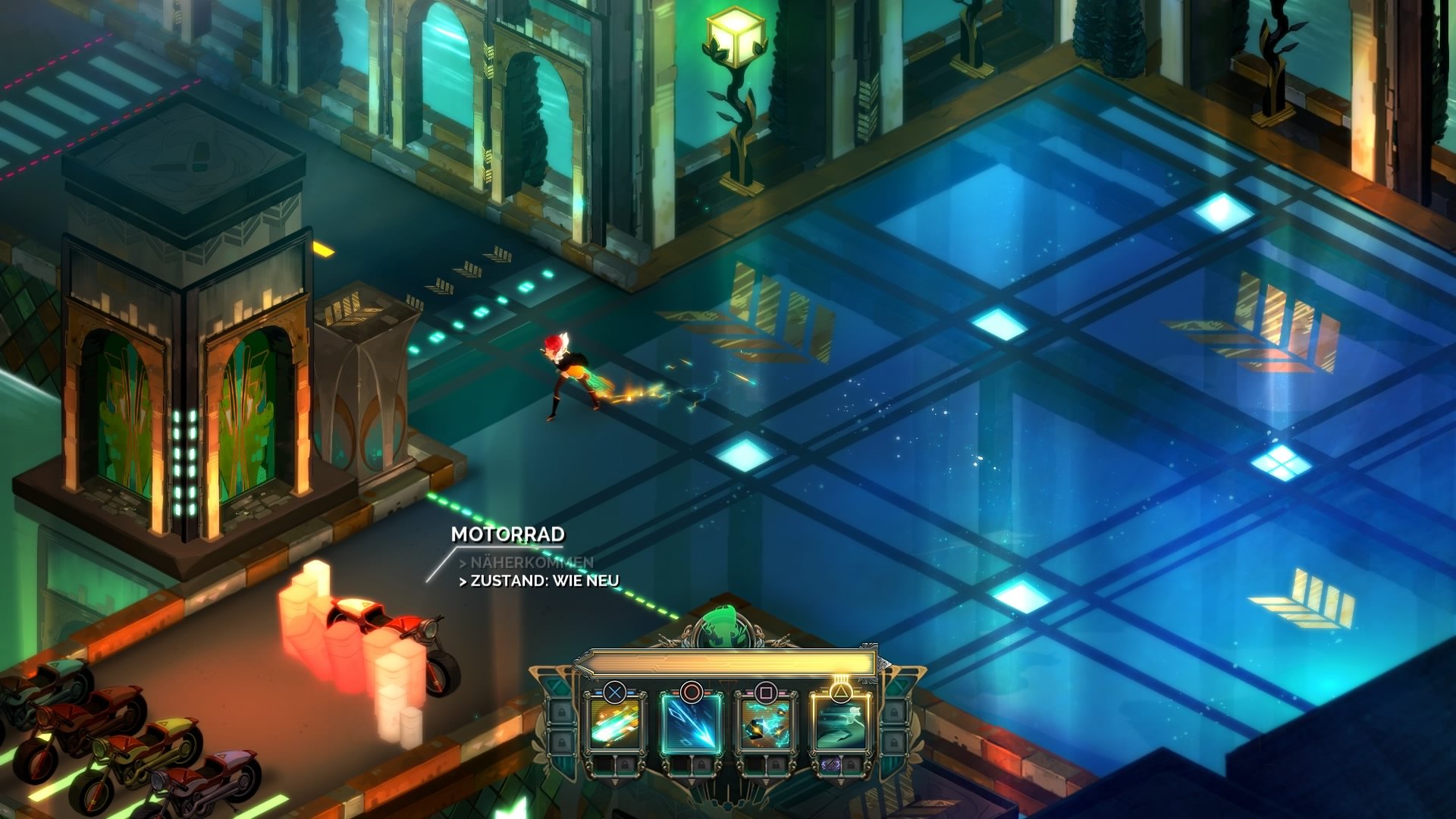The image size is (1456, 819).
Task: Click the Triangle button glyph above the Jaunt ability
Action: point(841,691)
